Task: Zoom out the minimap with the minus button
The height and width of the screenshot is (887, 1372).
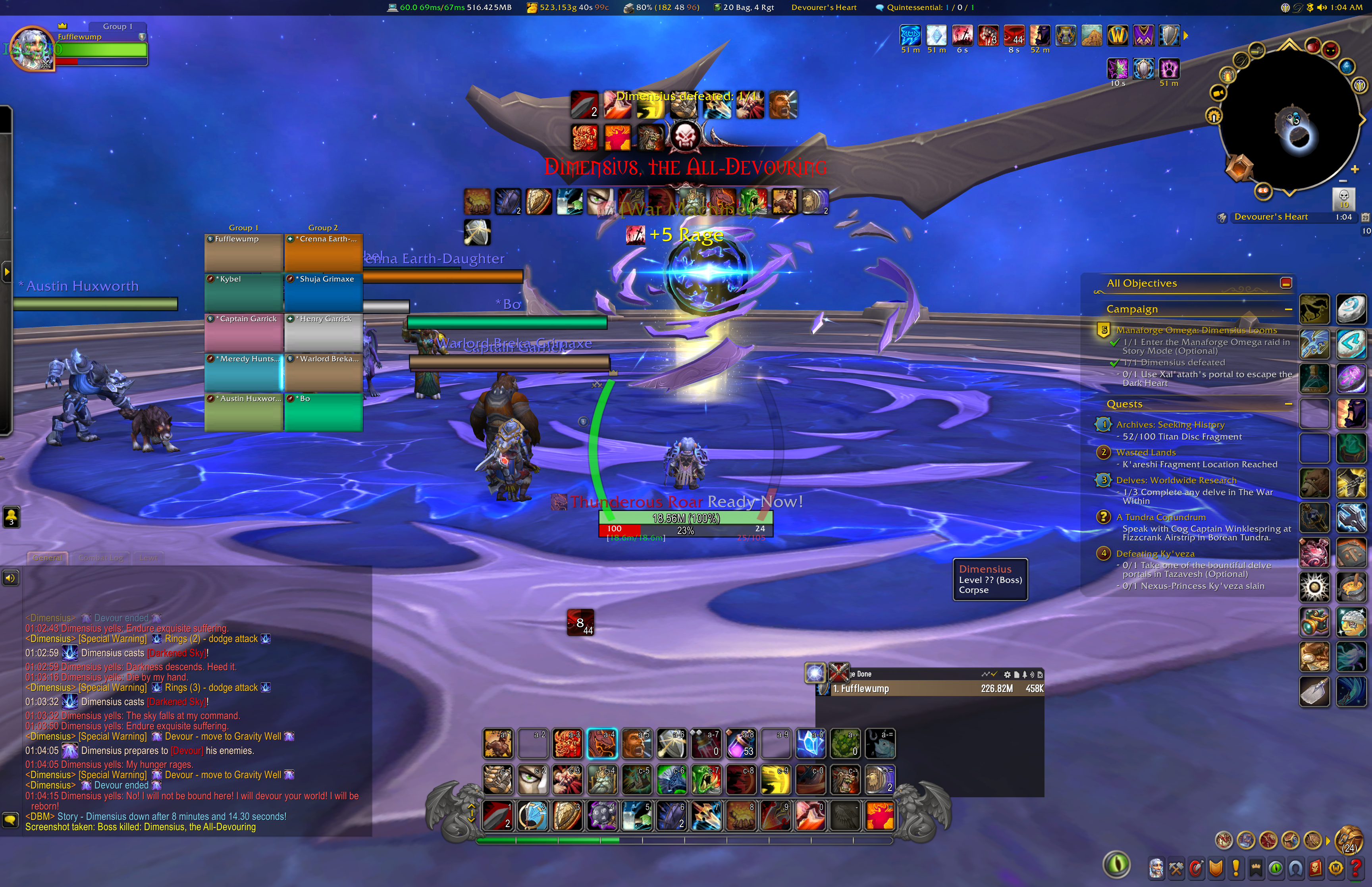Action: tap(1343, 180)
